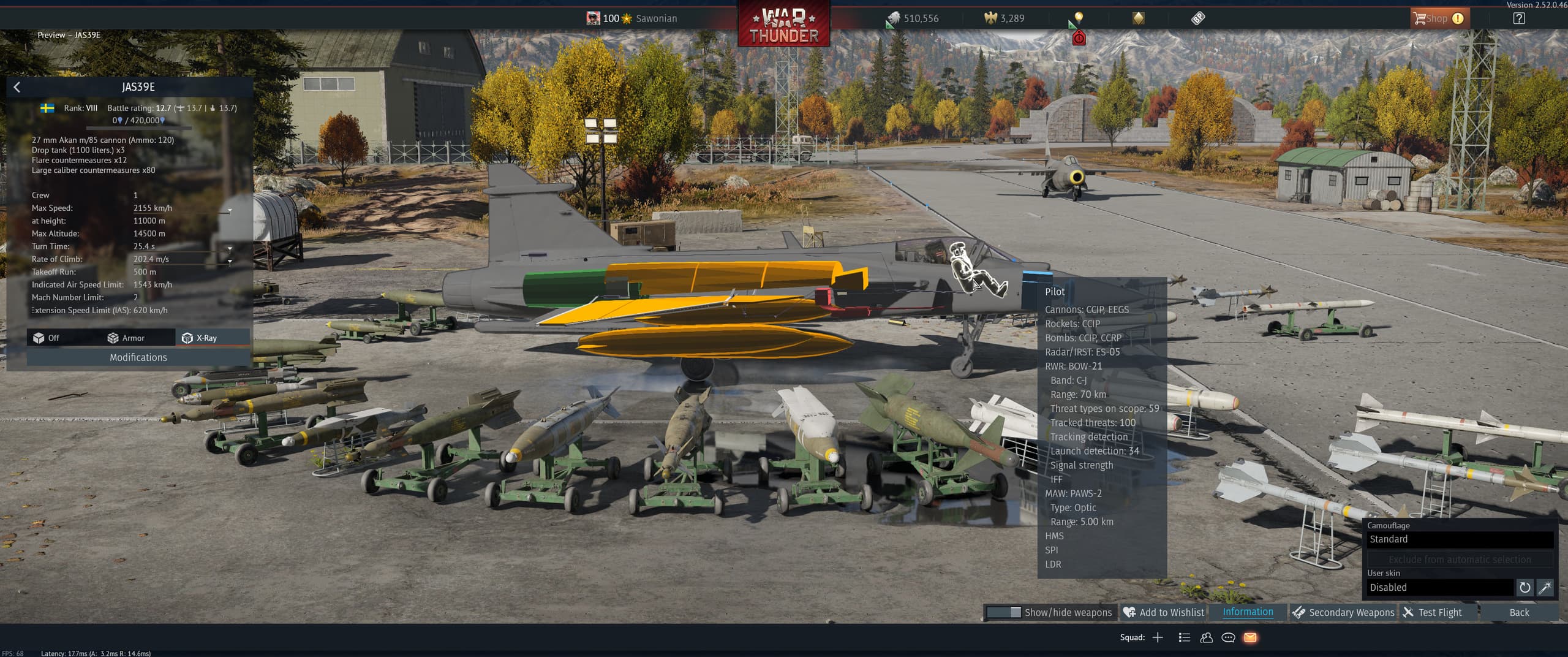
Task: Open the Modifications panel
Action: tap(138, 357)
